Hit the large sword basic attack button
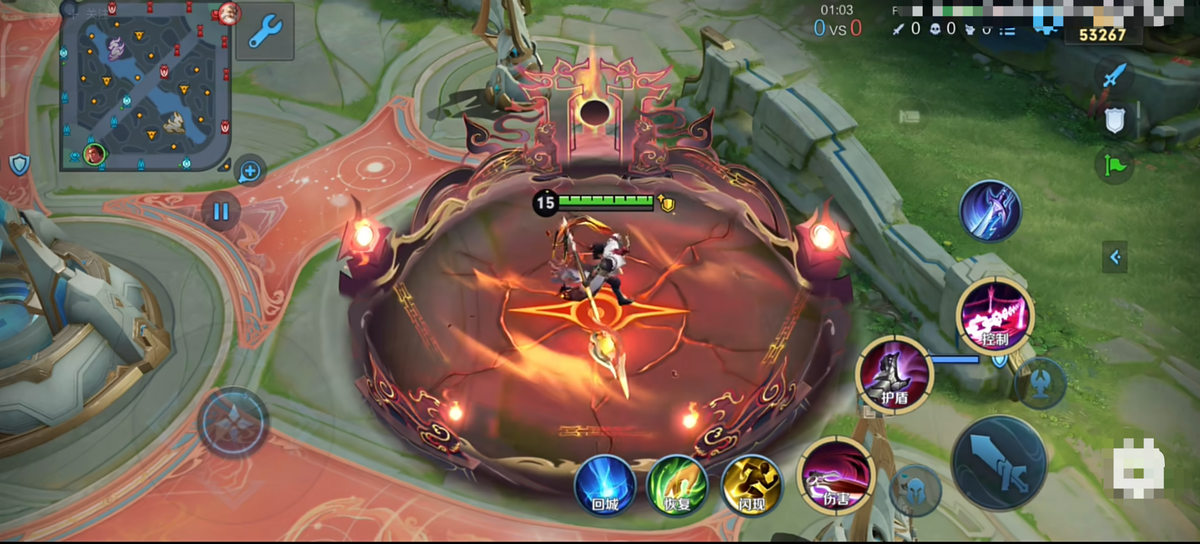Viewport: 1200px width, 544px height. 999,462
